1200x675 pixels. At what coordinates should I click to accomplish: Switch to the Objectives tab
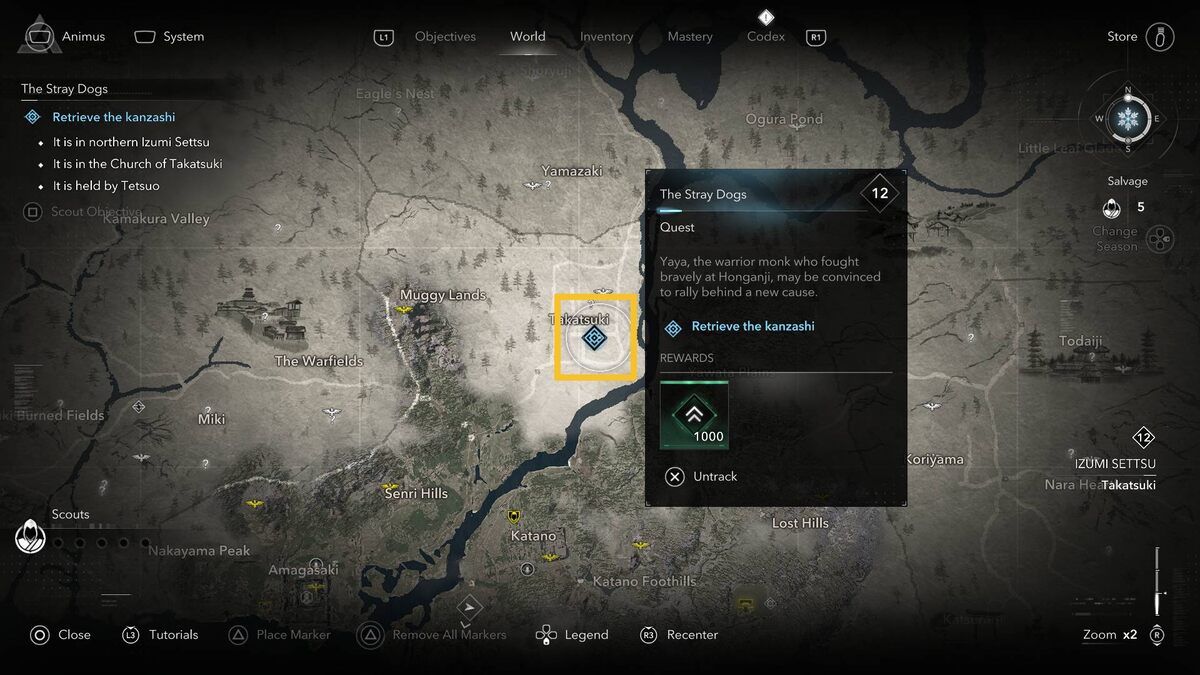445,37
